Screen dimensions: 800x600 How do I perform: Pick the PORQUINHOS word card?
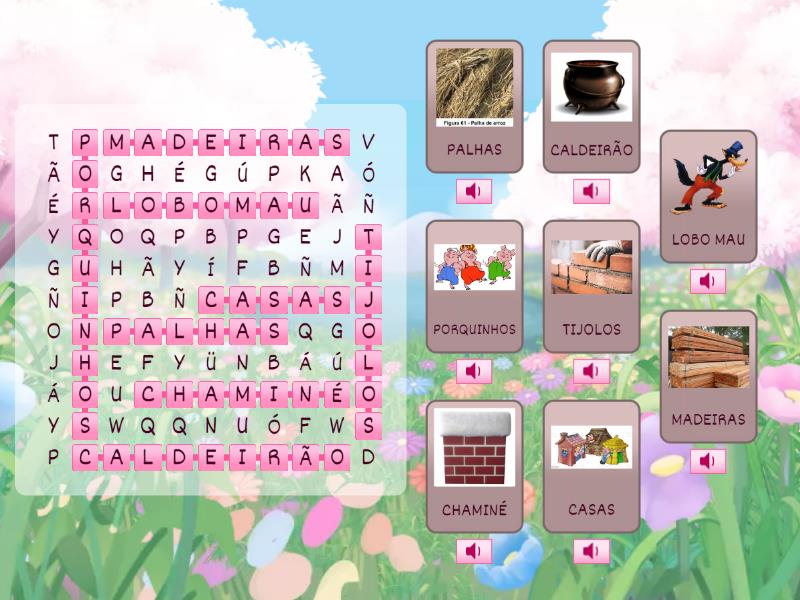click(474, 286)
